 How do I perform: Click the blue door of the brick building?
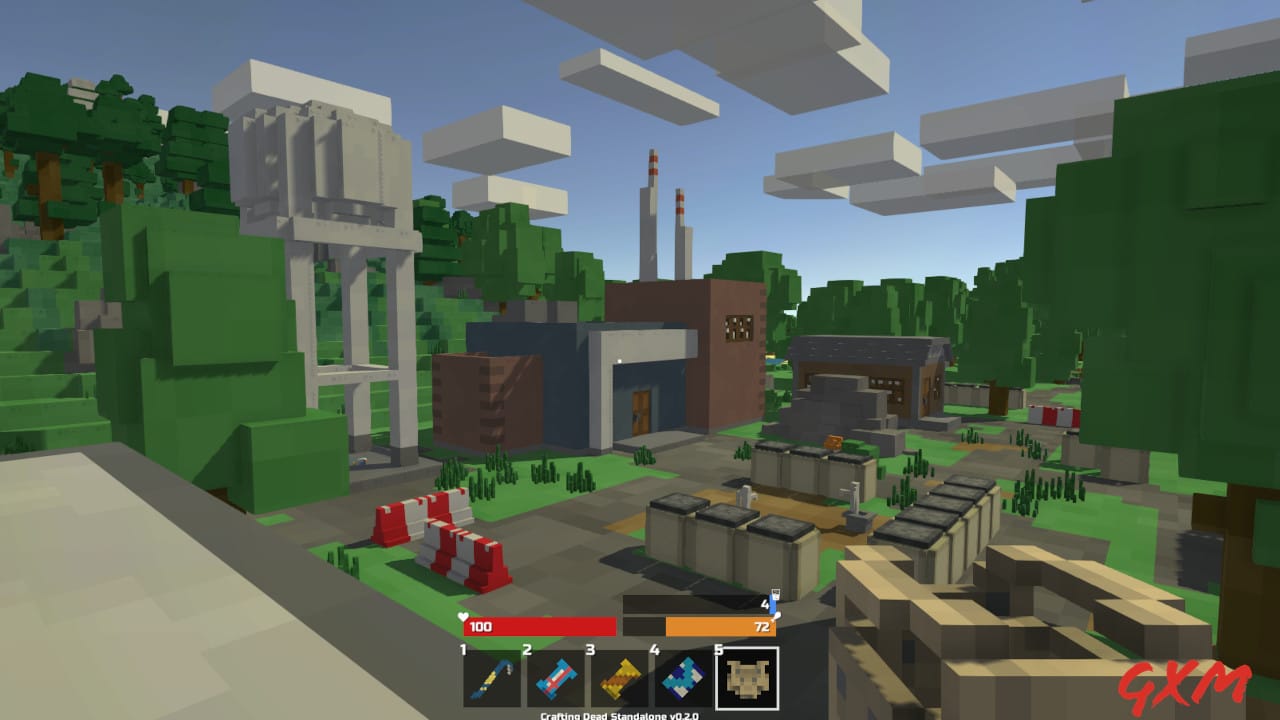(x=640, y=410)
